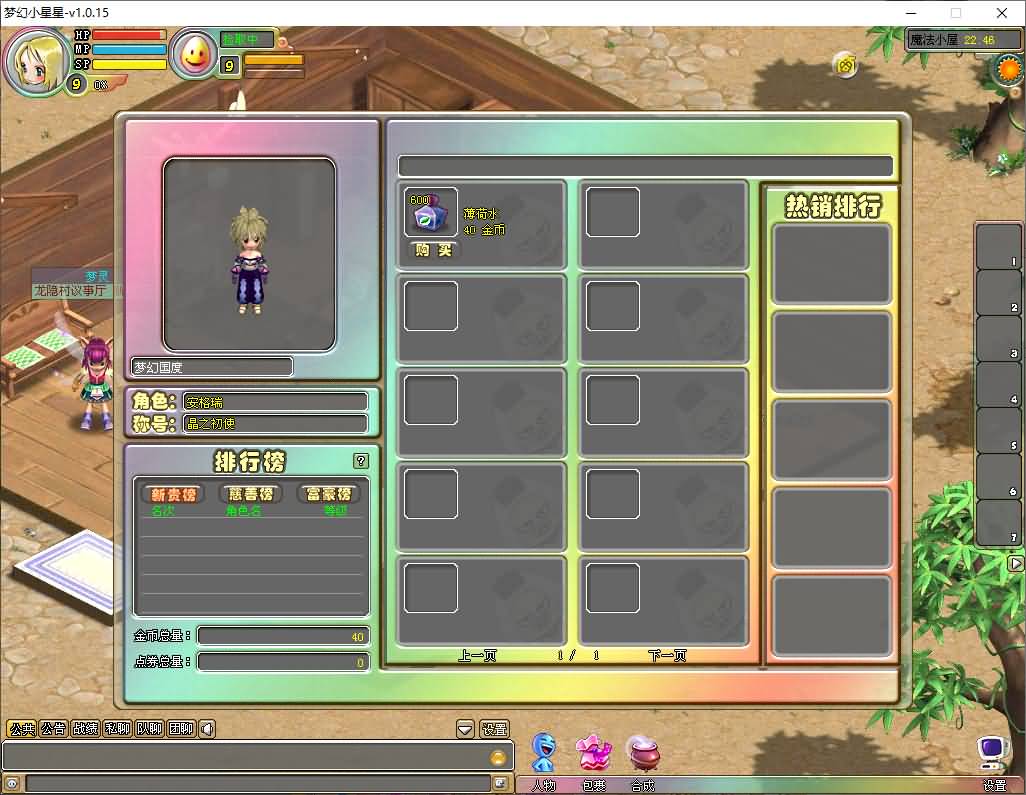Viewport: 1026px width, 795px height.
Task: Switch to the 私聊 private chat tab
Action: tap(117, 729)
